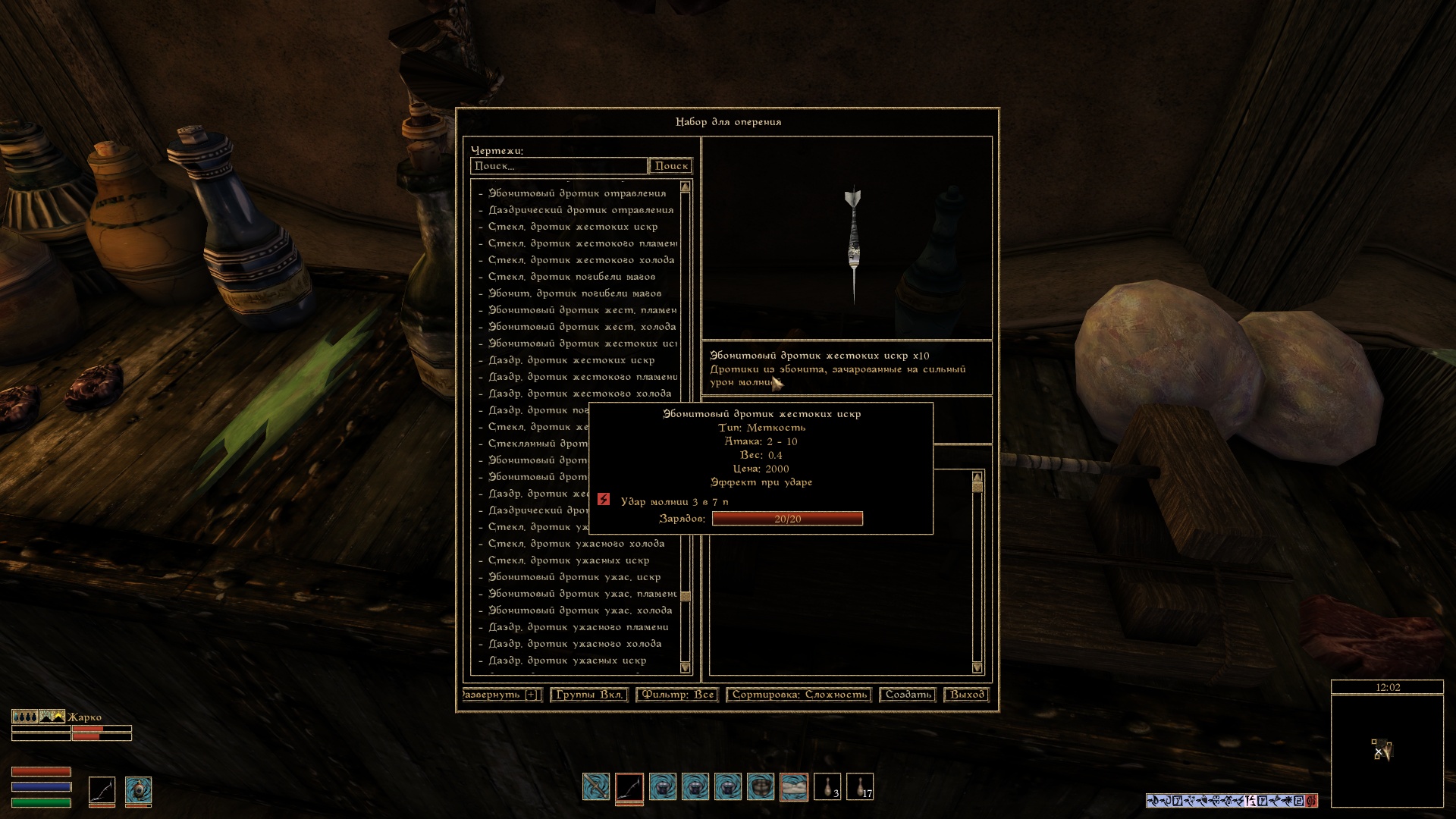Click the Поиск search button

tap(671, 166)
